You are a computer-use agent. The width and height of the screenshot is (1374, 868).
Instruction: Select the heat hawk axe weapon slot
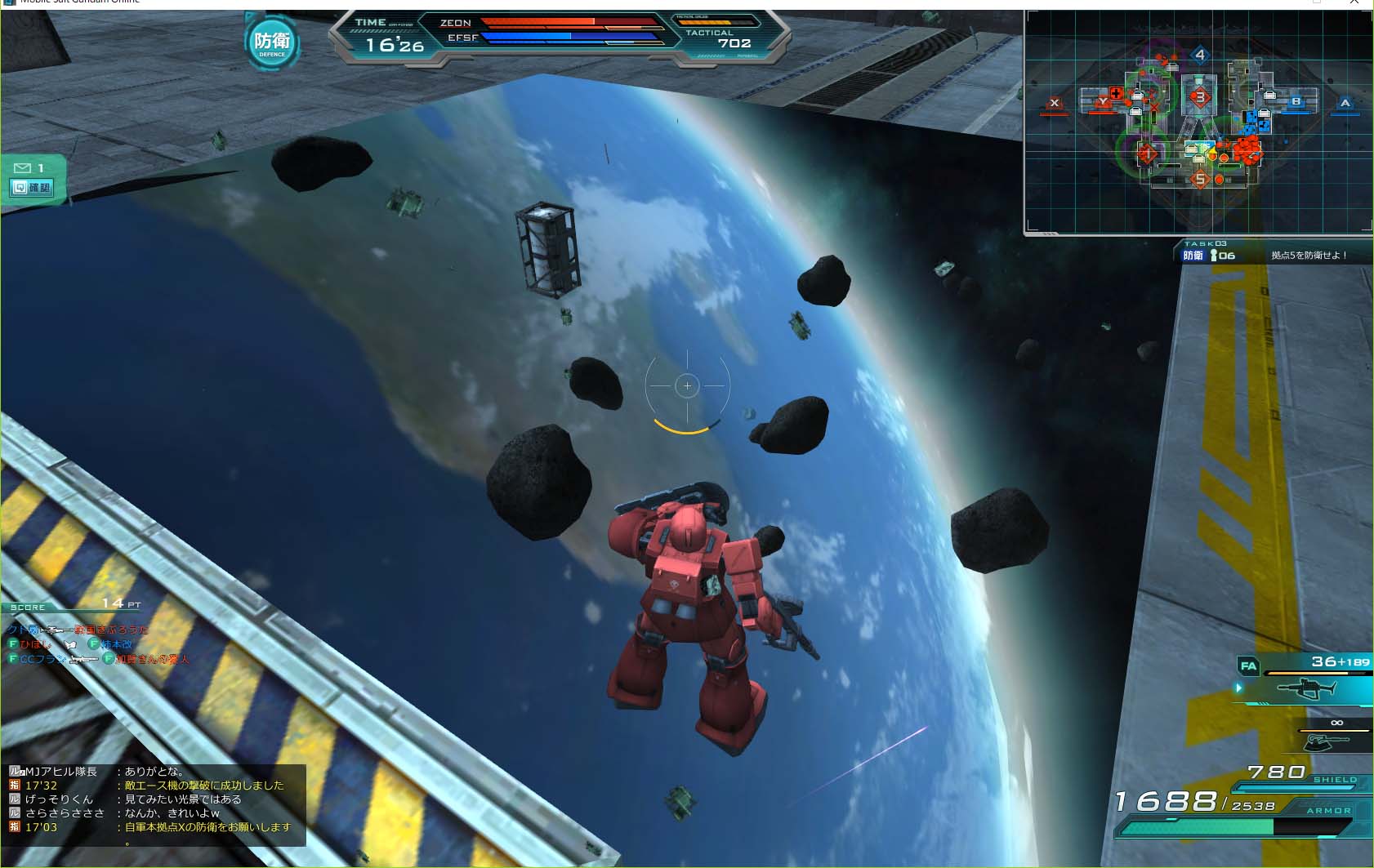point(1327,741)
